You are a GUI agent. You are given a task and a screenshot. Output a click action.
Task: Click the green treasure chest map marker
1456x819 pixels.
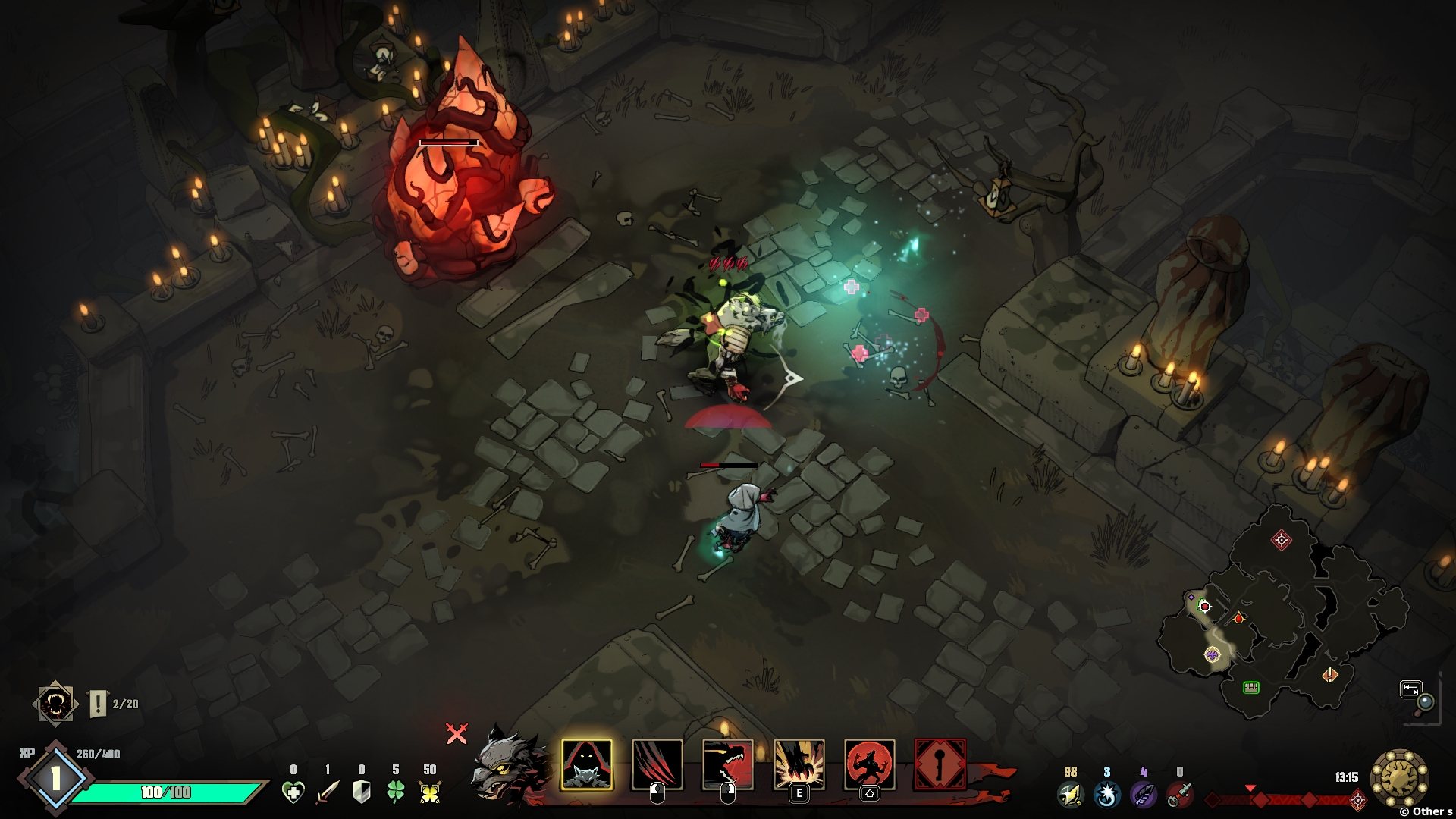point(1250,687)
